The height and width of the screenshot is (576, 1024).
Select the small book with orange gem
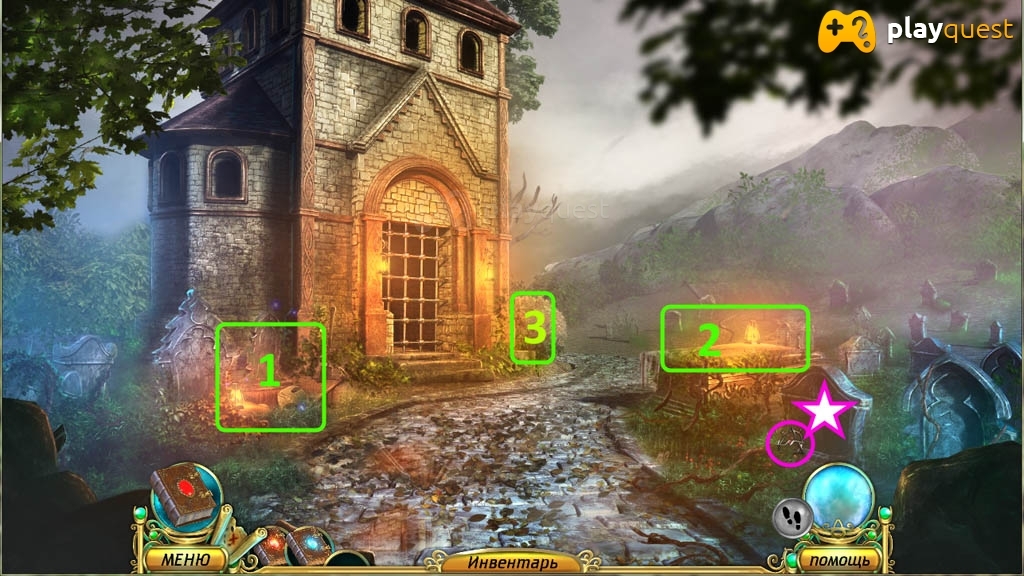pyautogui.click(x=273, y=545)
